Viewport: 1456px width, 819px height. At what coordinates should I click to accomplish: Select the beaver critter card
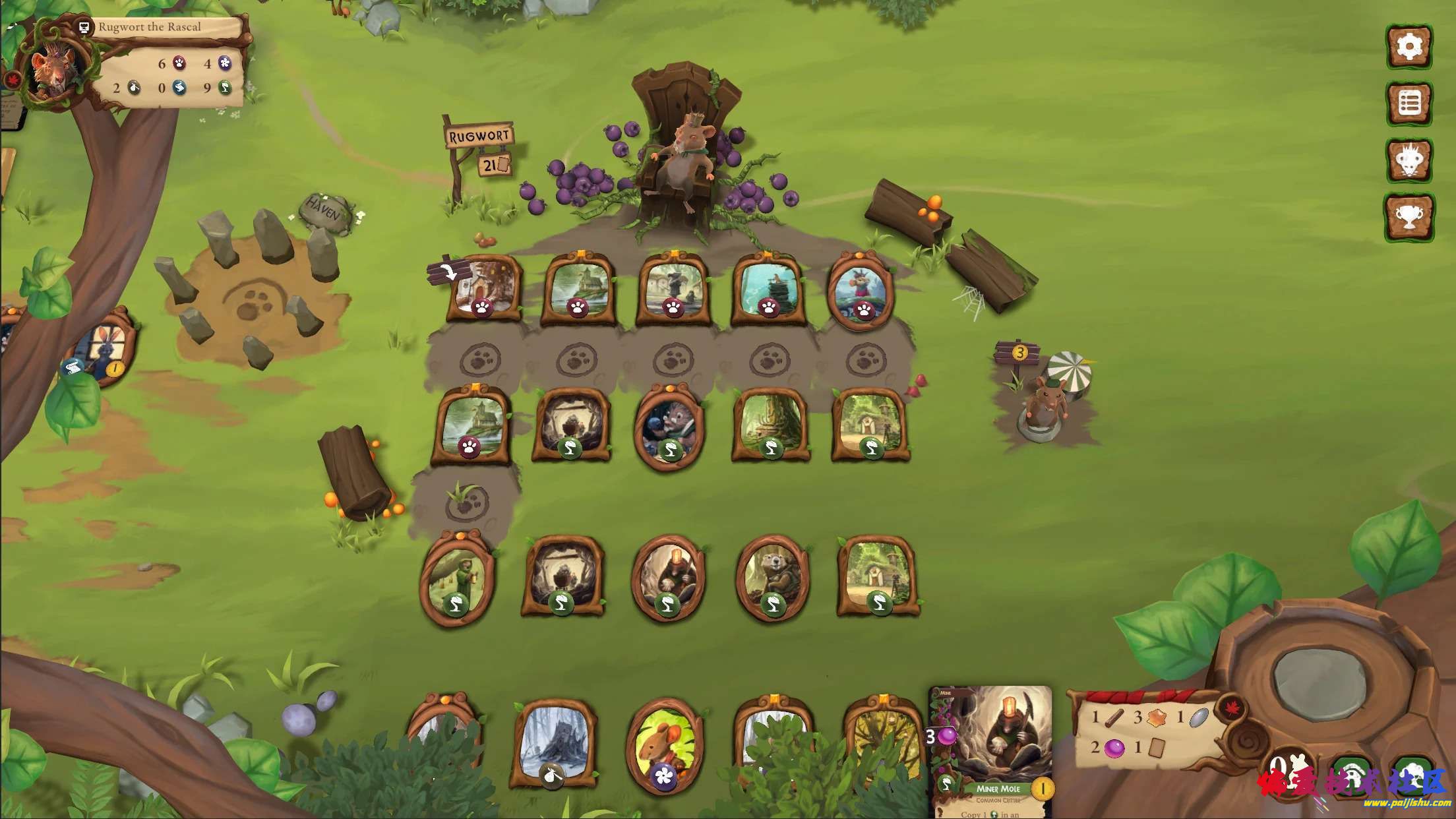771,578
